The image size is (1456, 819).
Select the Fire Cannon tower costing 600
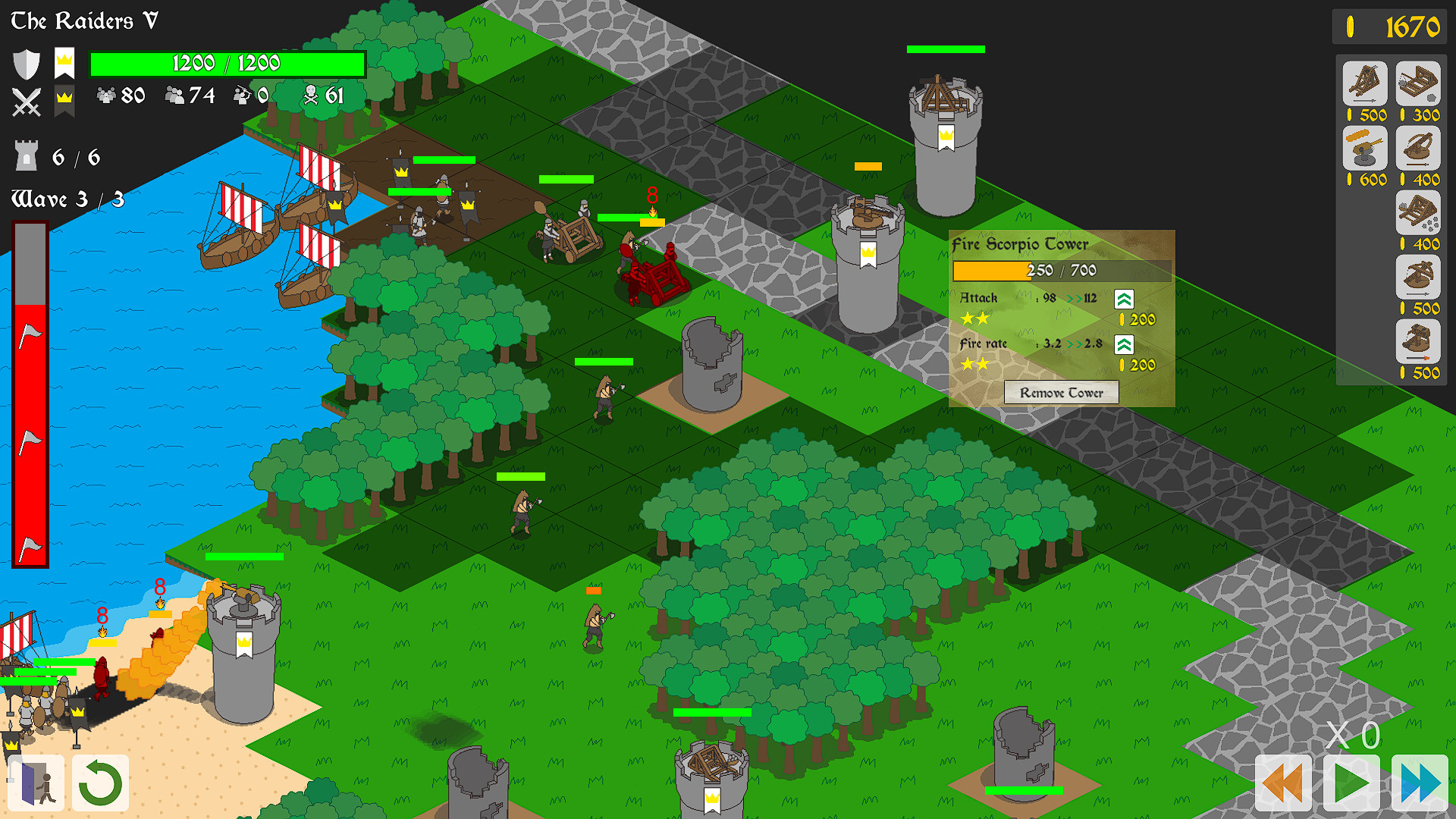point(1365,150)
